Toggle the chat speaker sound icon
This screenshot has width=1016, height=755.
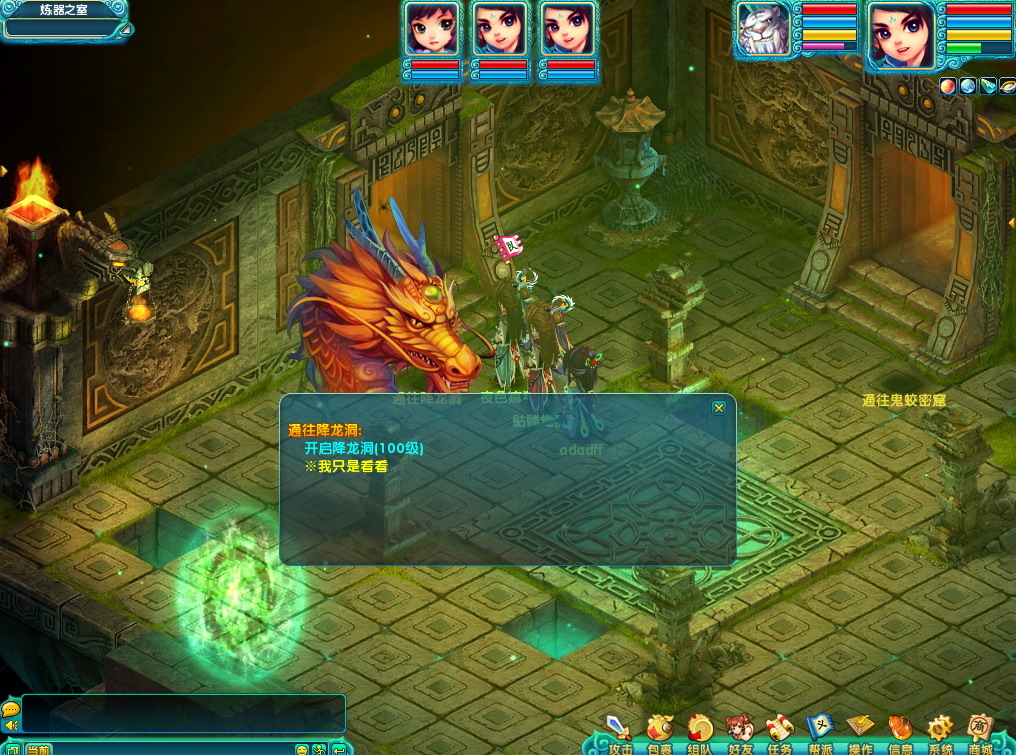[x=11, y=726]
